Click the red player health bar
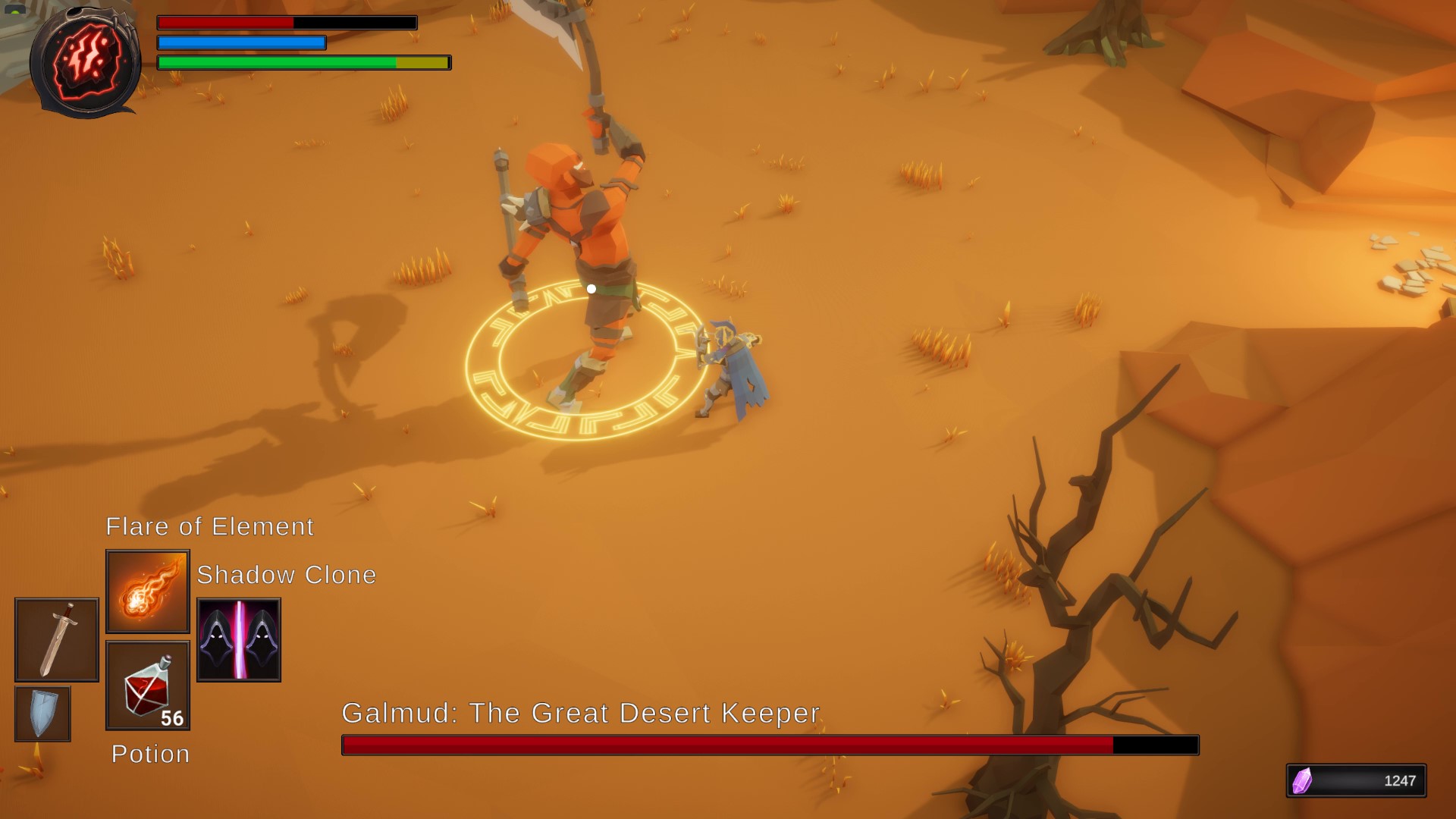Image resolution: width=1456 pixels, height=819 pixels. click(227, 23)
